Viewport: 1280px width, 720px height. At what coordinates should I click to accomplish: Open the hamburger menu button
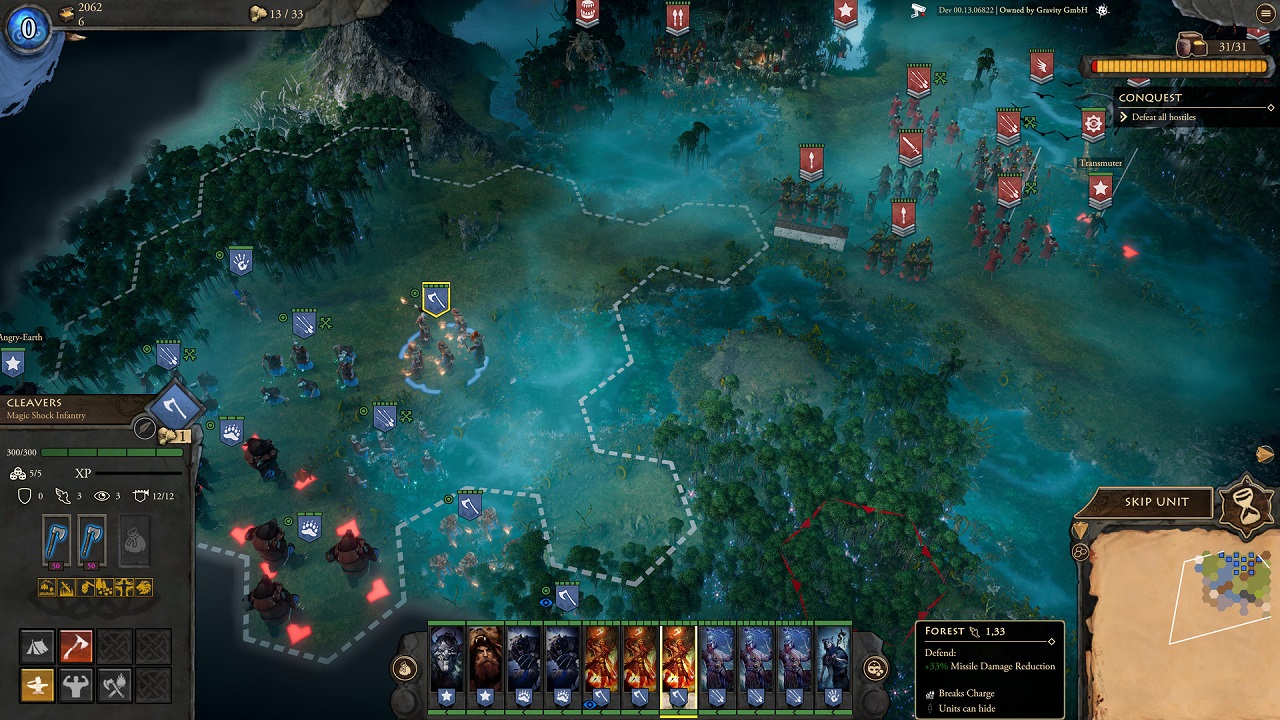pos(1263,13)
